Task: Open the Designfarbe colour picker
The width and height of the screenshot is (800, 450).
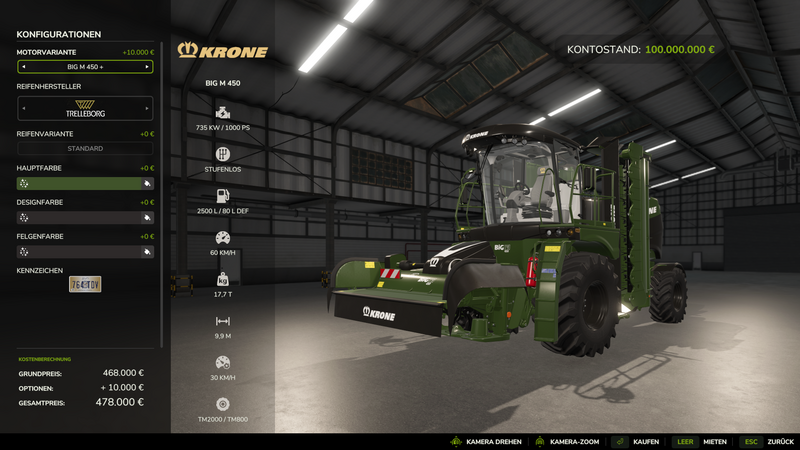Action: [85, 217]
